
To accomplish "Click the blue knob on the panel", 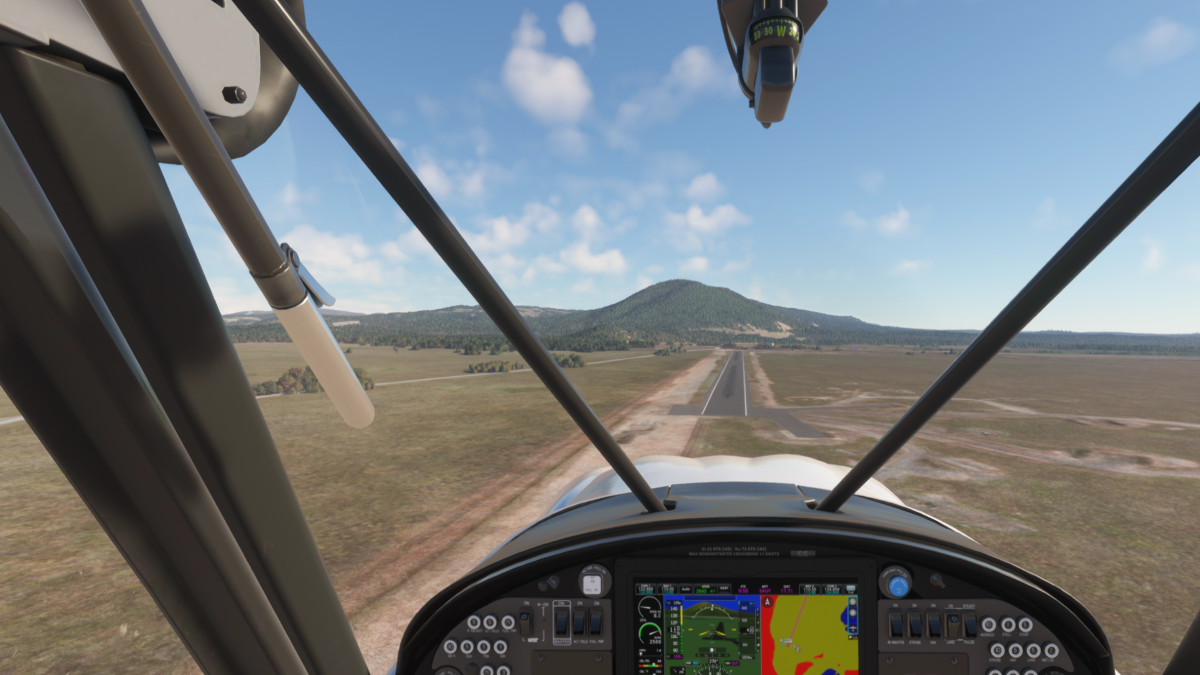I will (896, 583).
